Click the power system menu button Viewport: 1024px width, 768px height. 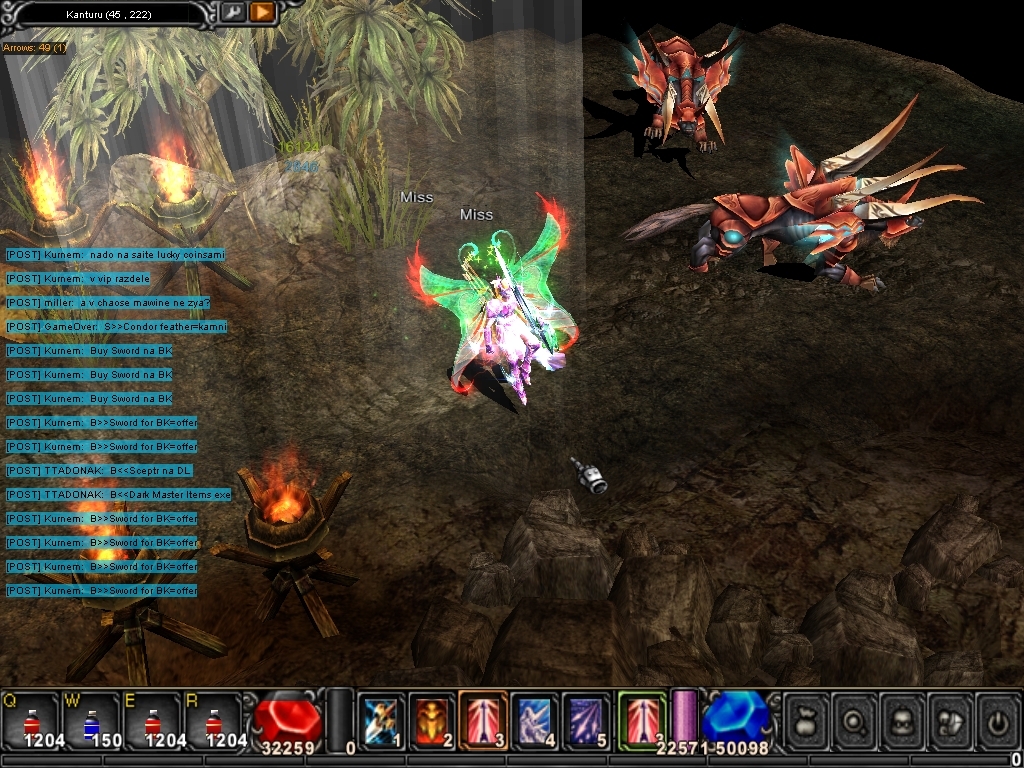click(998, 718)
